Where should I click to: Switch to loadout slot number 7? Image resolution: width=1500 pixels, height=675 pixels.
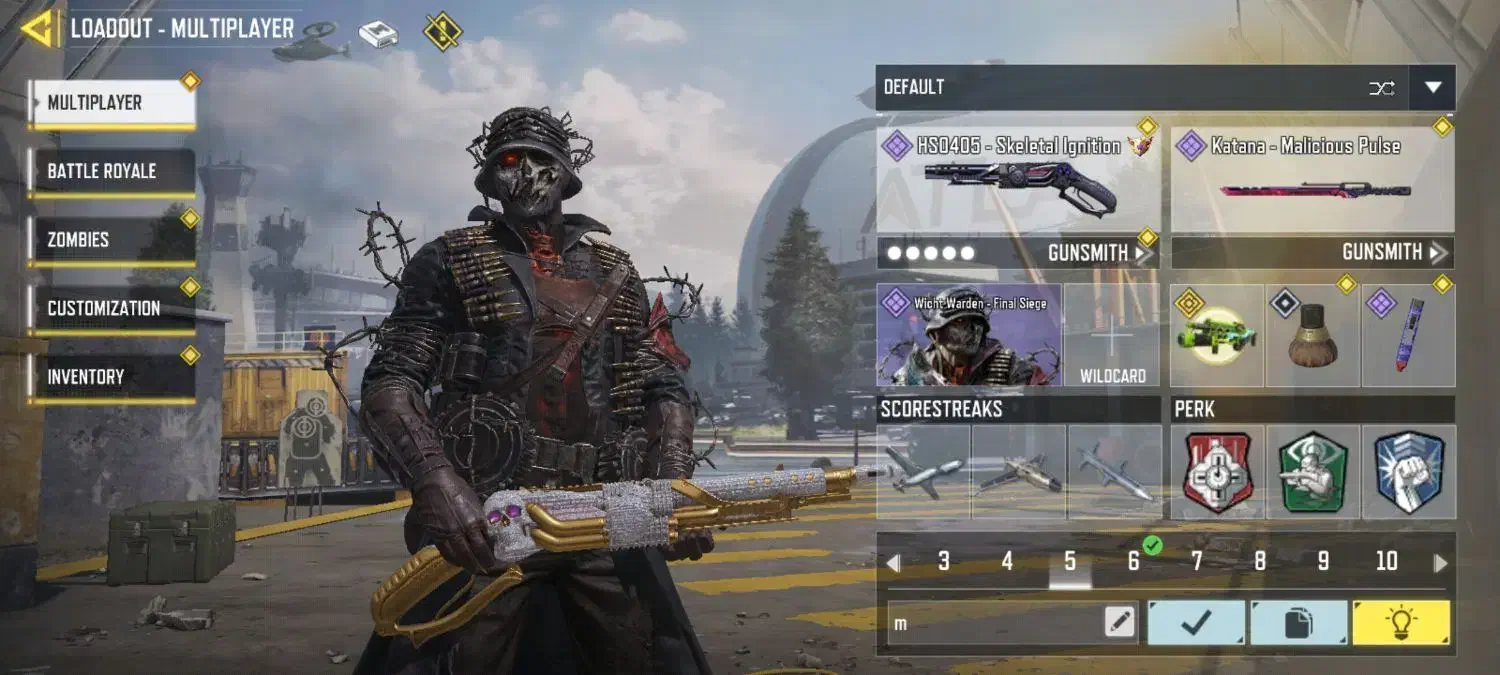(1196, 562)
